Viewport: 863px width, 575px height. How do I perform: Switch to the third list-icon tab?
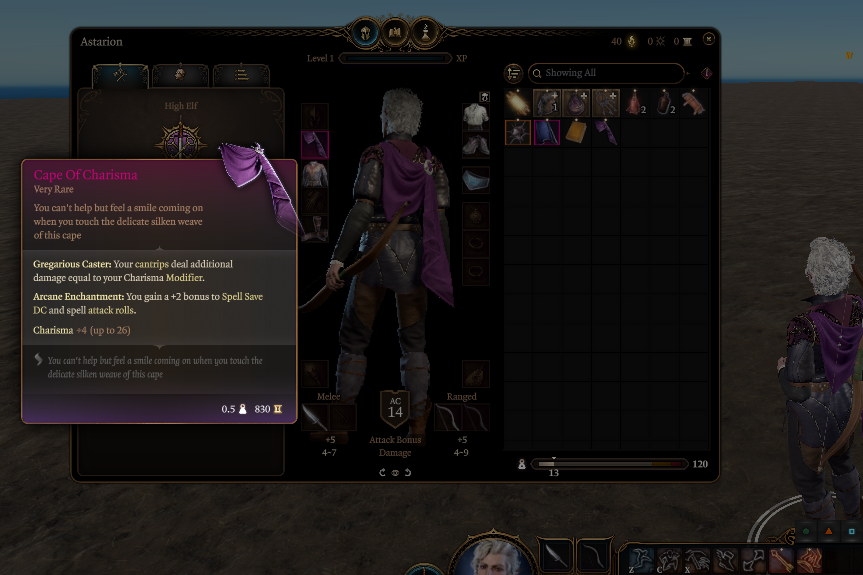pos(241,75)
